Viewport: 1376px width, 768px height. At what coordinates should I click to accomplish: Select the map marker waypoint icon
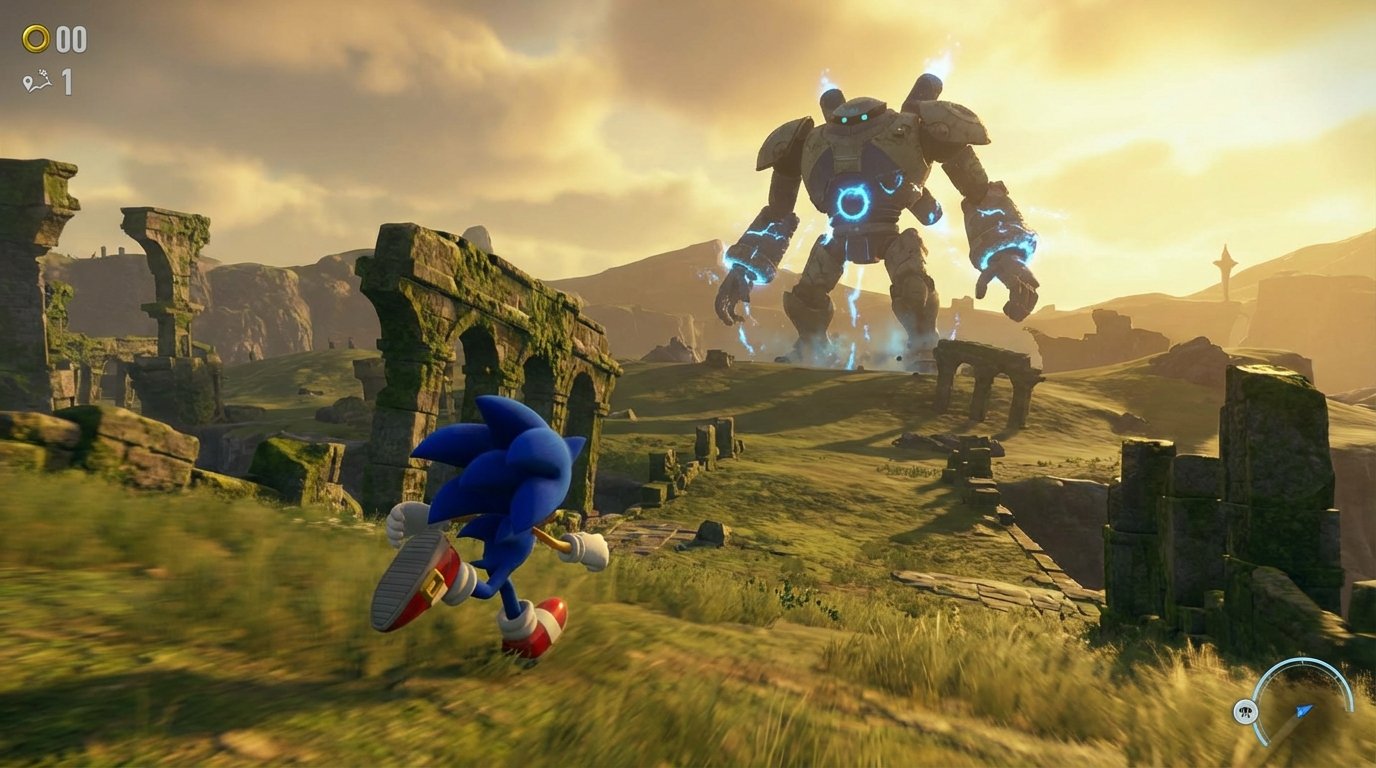tap(38, 79)
